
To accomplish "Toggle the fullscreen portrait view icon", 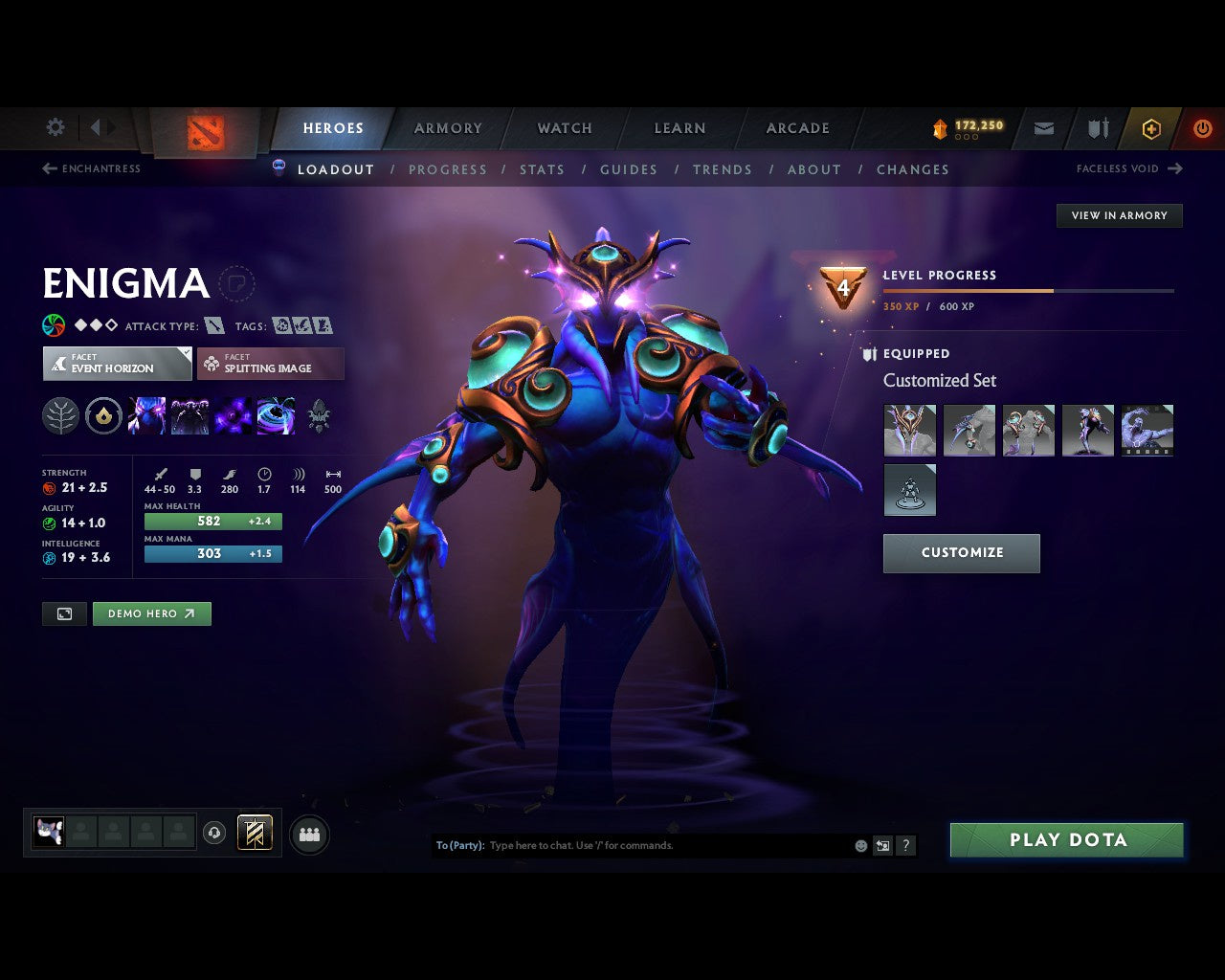I will pyautogui.click(x=64, y=613).
